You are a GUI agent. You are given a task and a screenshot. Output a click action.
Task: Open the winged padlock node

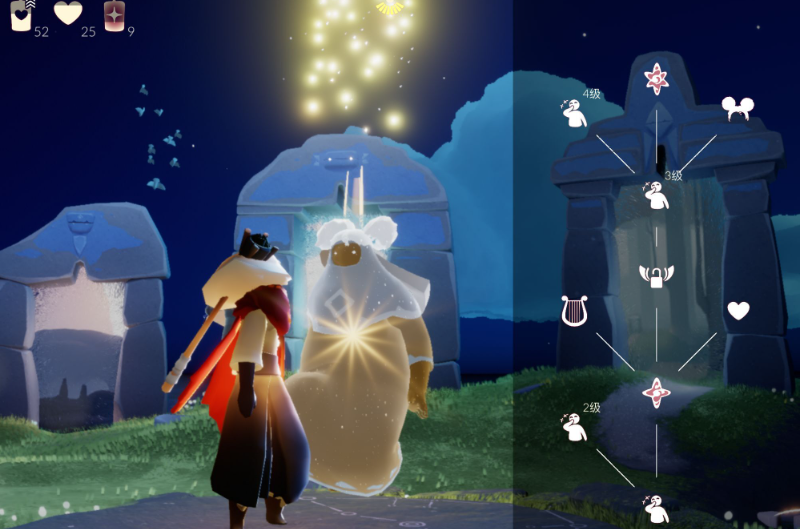(x=656, y=275)
